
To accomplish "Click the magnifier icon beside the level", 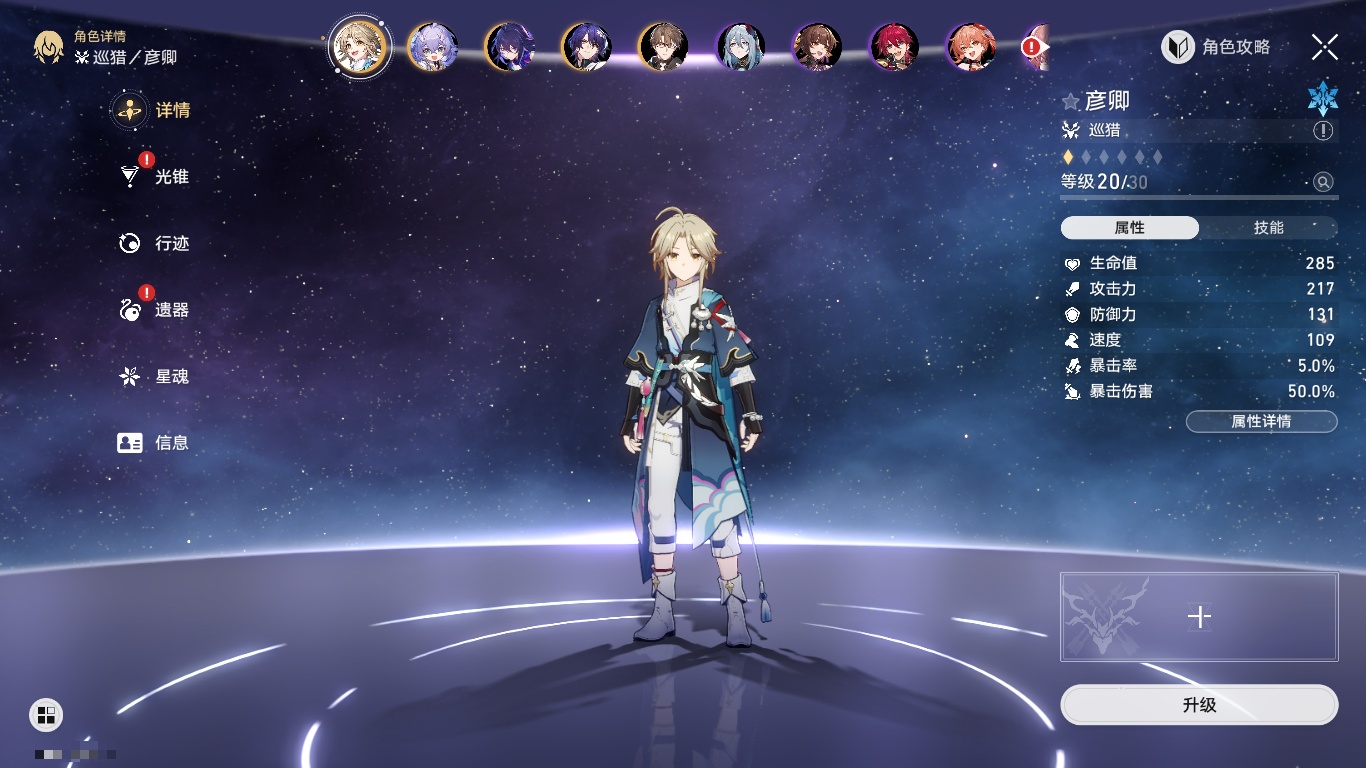I will tap(1323, 182).
